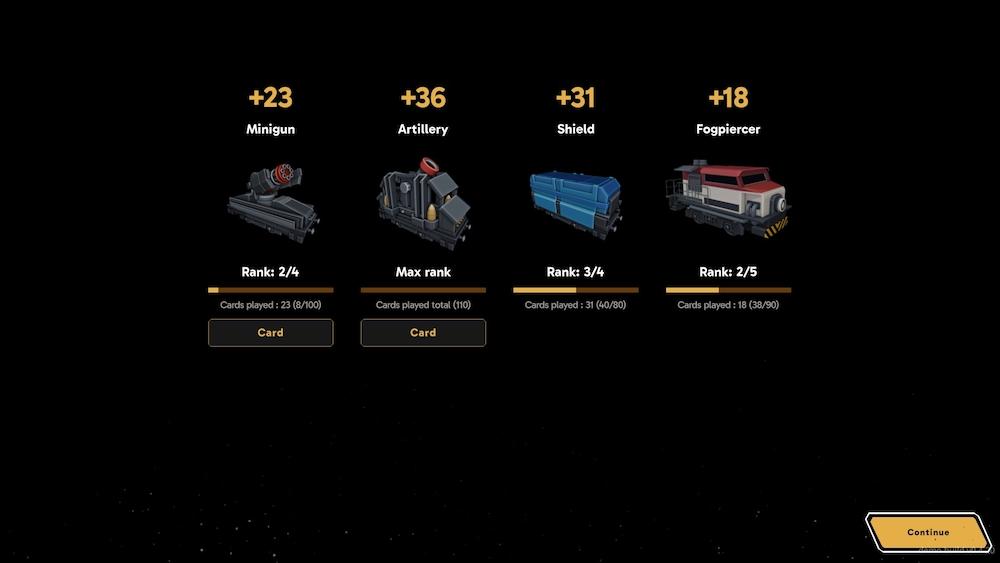Select the Card button under Artillery

pyautogui.click(x=423, y=333)
